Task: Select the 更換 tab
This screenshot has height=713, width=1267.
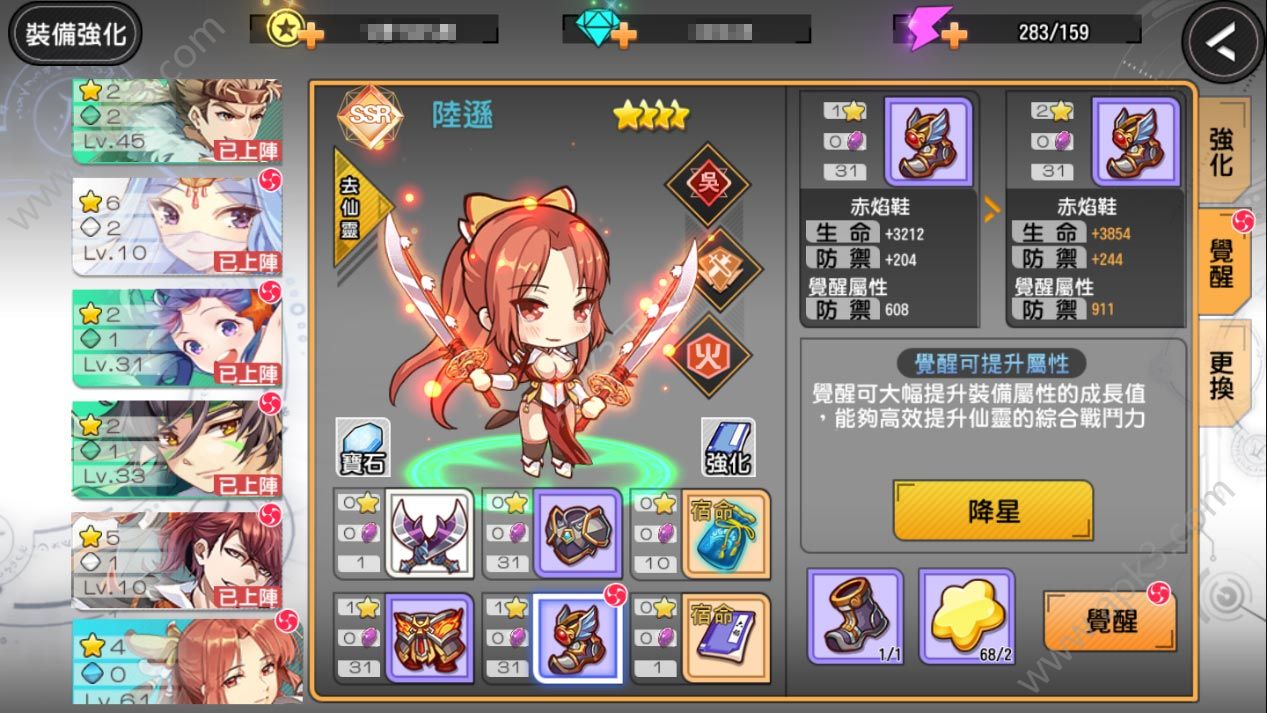Action: 1221,373
